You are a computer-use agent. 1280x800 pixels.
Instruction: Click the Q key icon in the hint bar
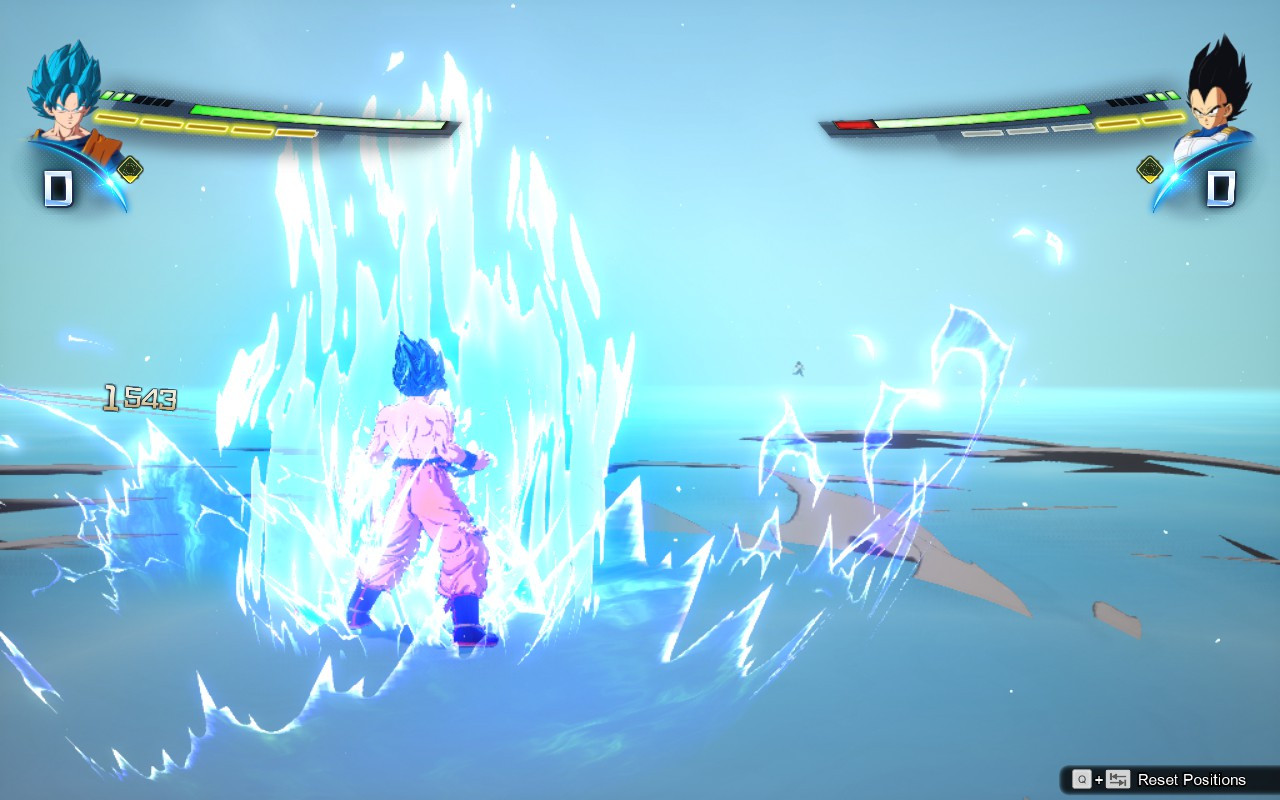(1082, 779)
